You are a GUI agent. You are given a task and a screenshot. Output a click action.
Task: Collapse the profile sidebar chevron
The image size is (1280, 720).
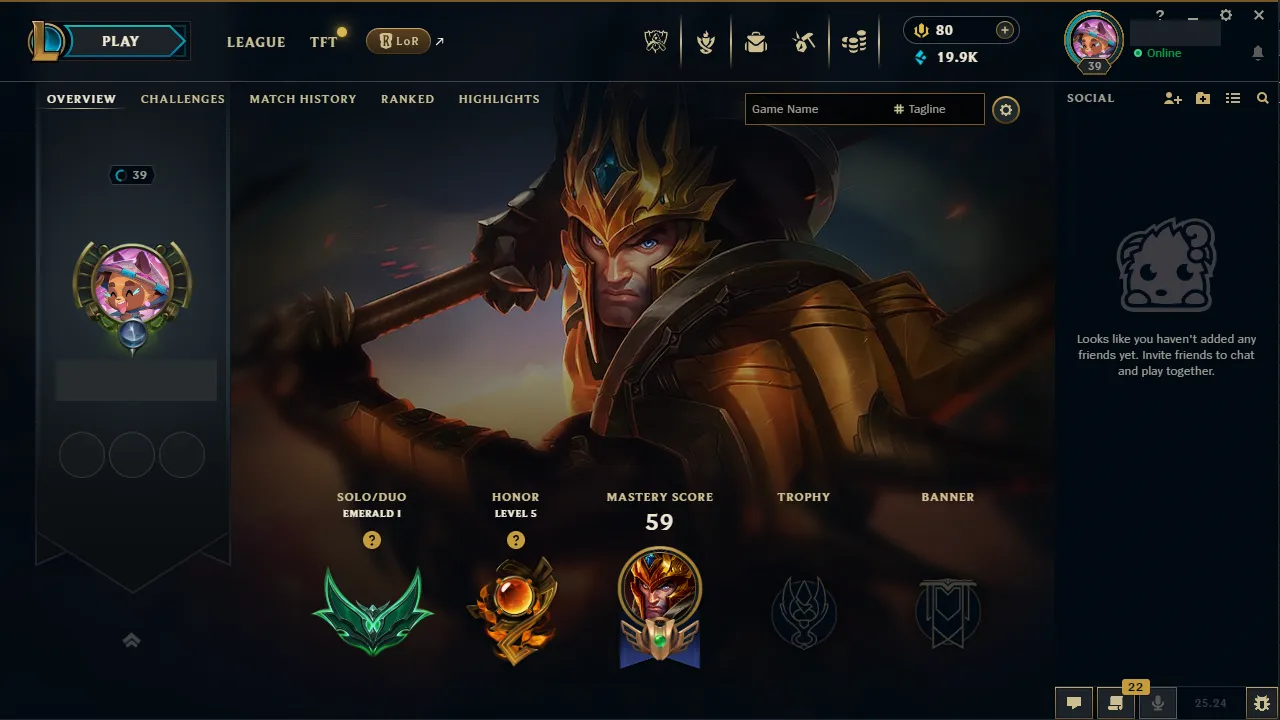pyautogui.click(x=131, y=640)
